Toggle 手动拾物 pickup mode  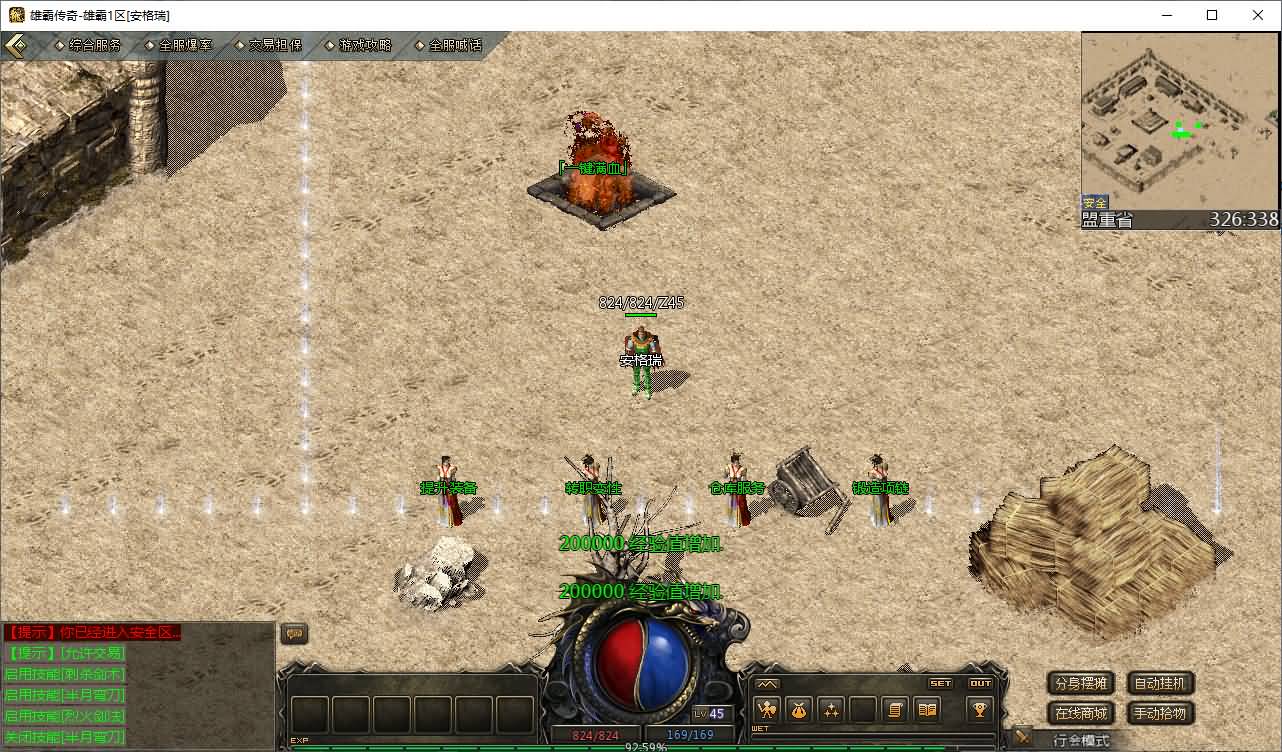(x=1160, y=713)
